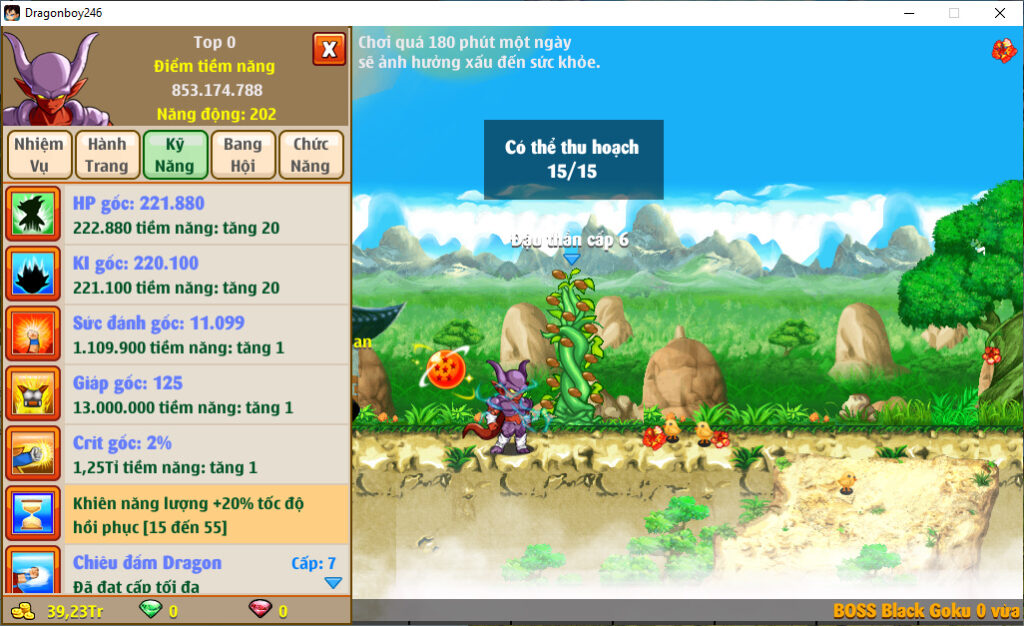1024x626 pixels.
Task: Open the Chiêu đấm Dragon skill row
Action: [176, 572]
